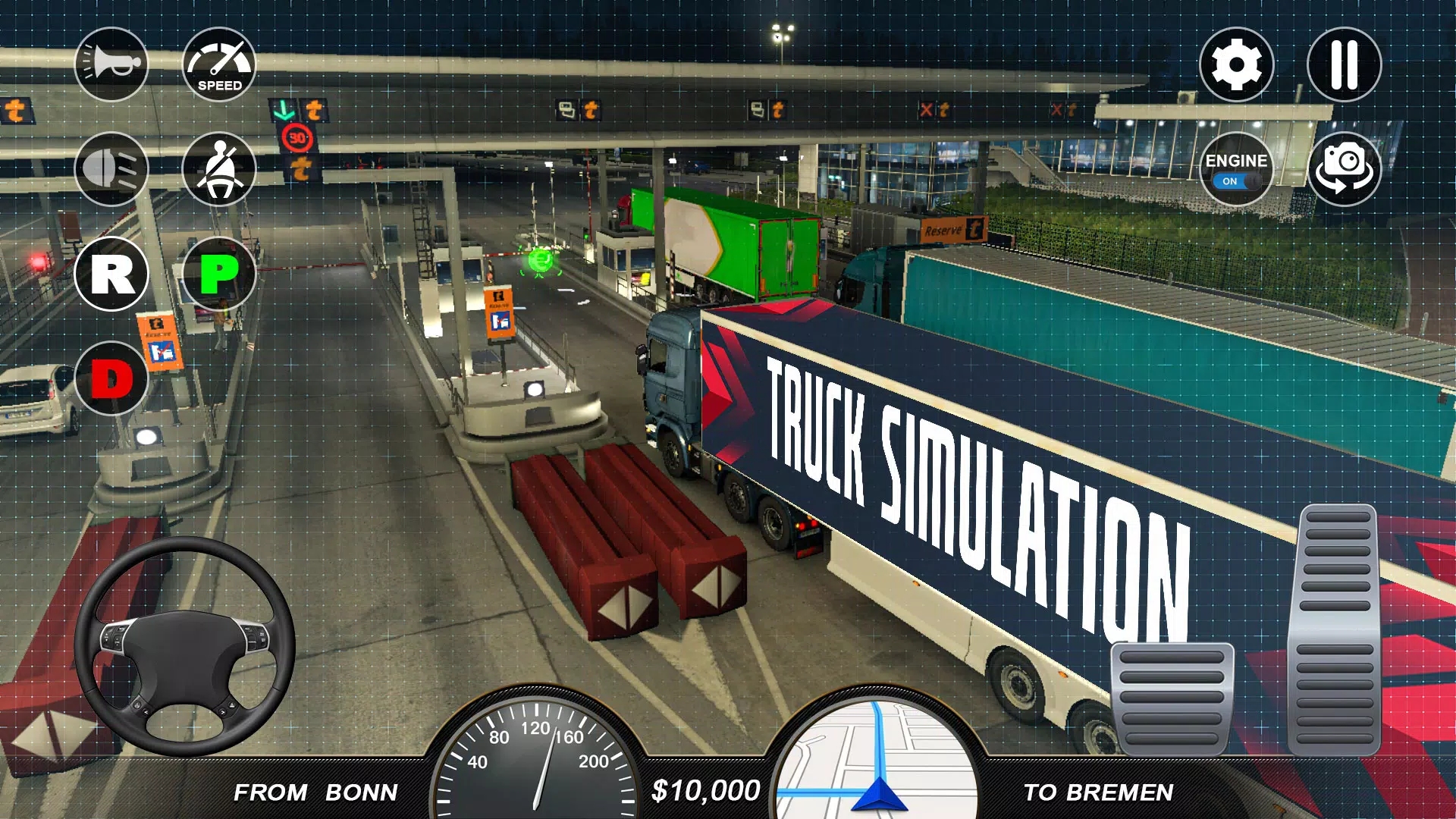Shift into Reverse gear R
1456x819 pixels.
pos(111,274)
